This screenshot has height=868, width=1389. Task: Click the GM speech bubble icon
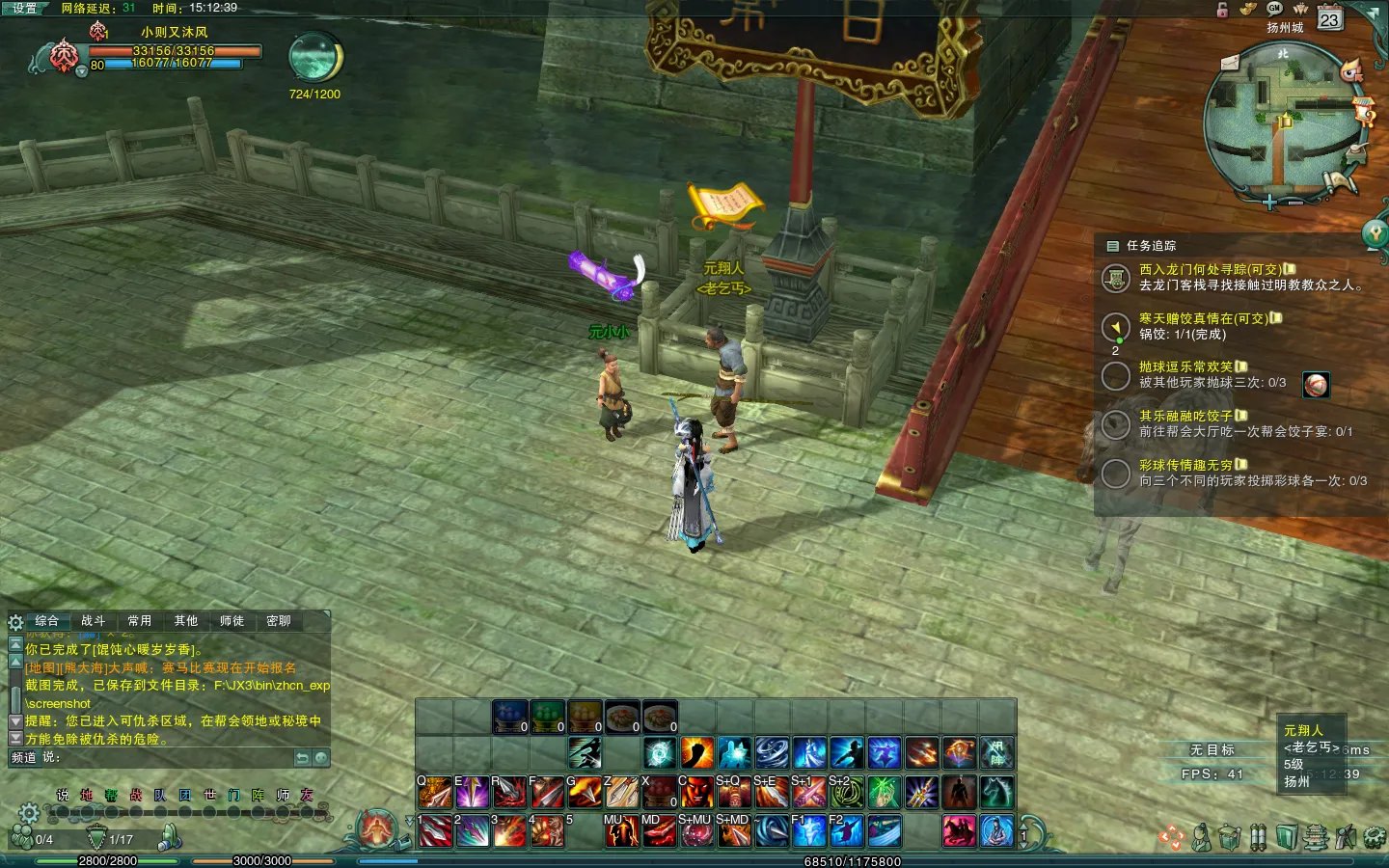click(1274, 8)
